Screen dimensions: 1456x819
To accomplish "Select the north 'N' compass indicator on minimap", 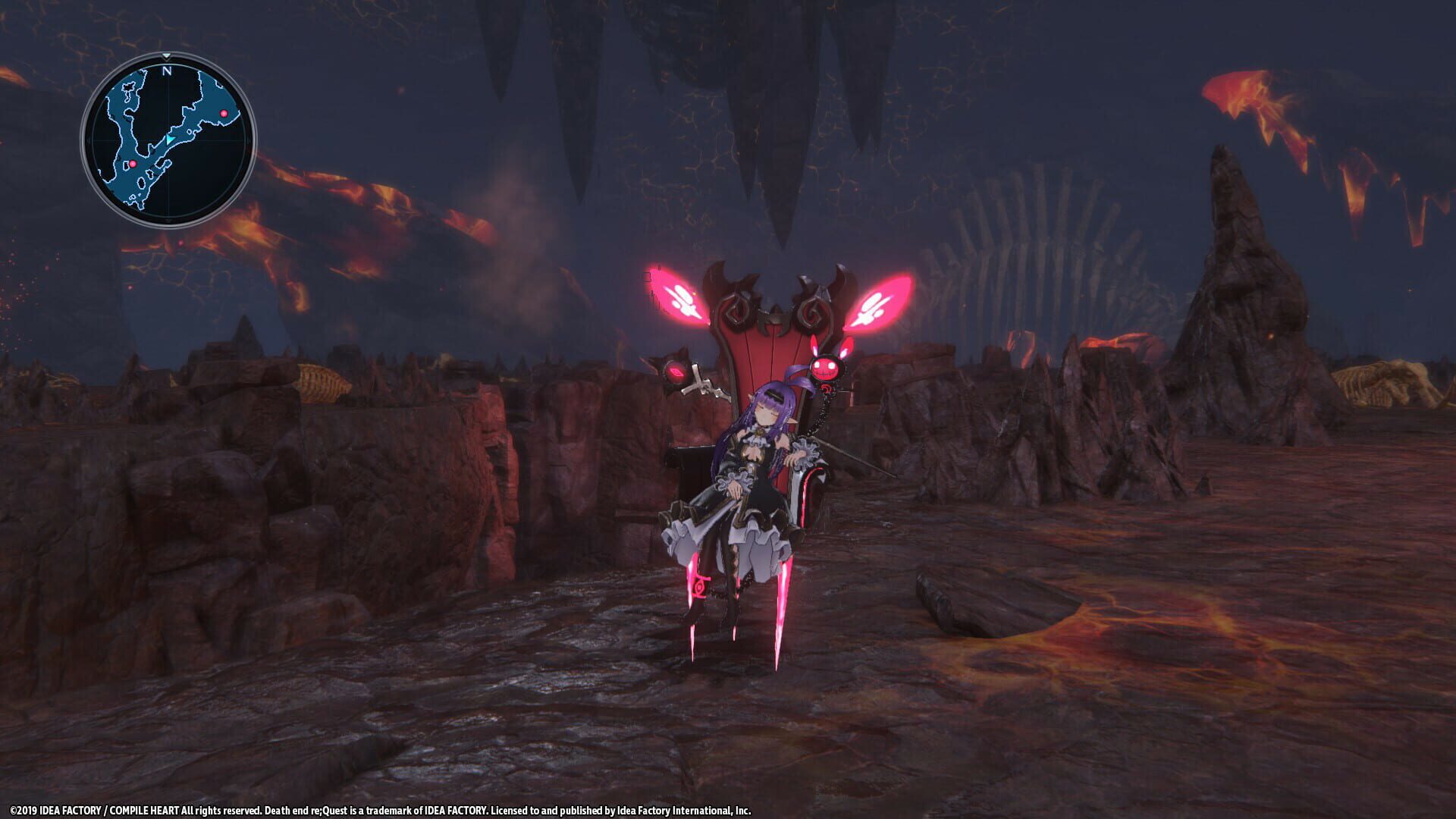I will pos(166,71).
